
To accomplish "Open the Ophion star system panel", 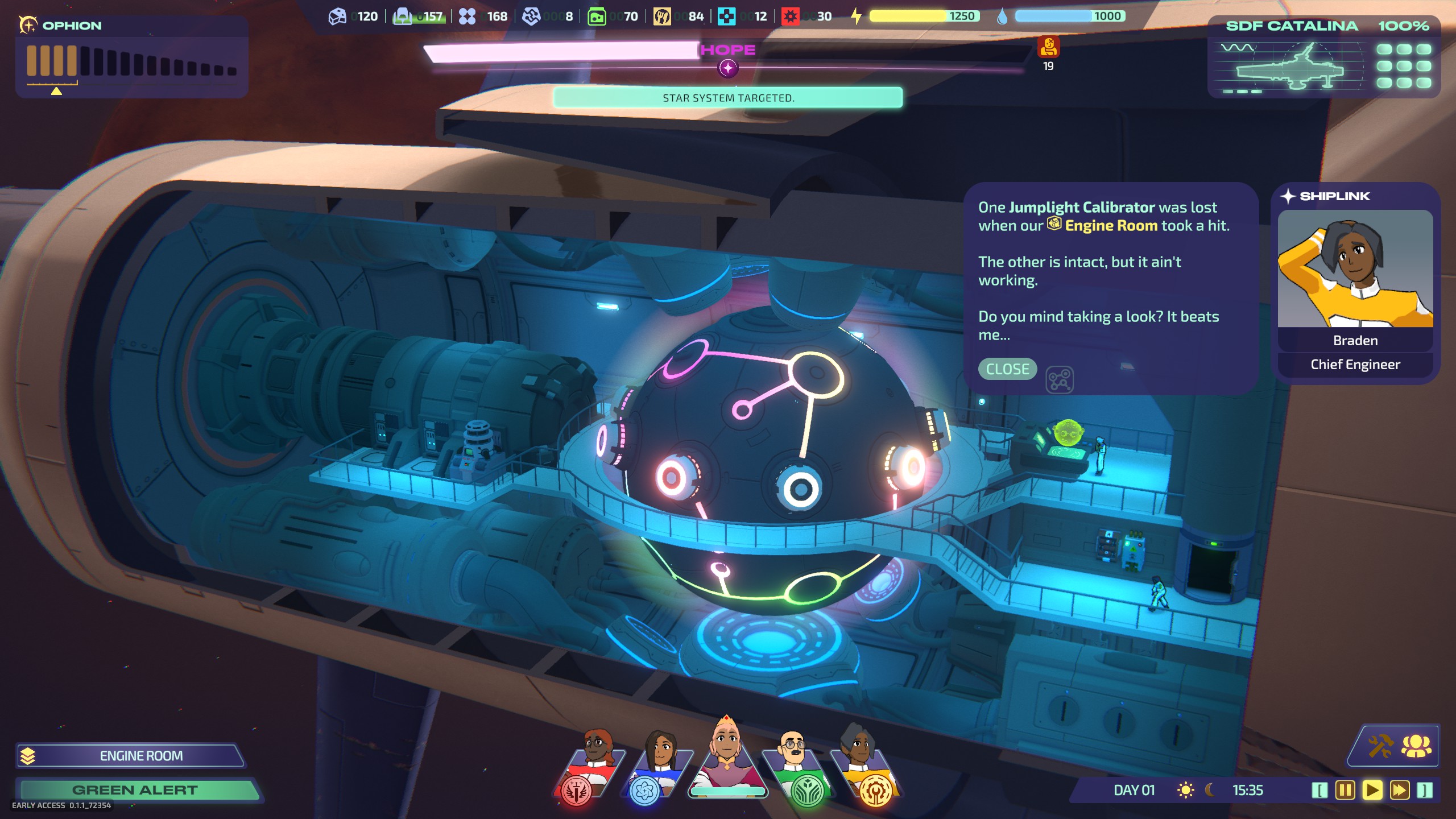I will pyautogui.click(x=131, y=57).
